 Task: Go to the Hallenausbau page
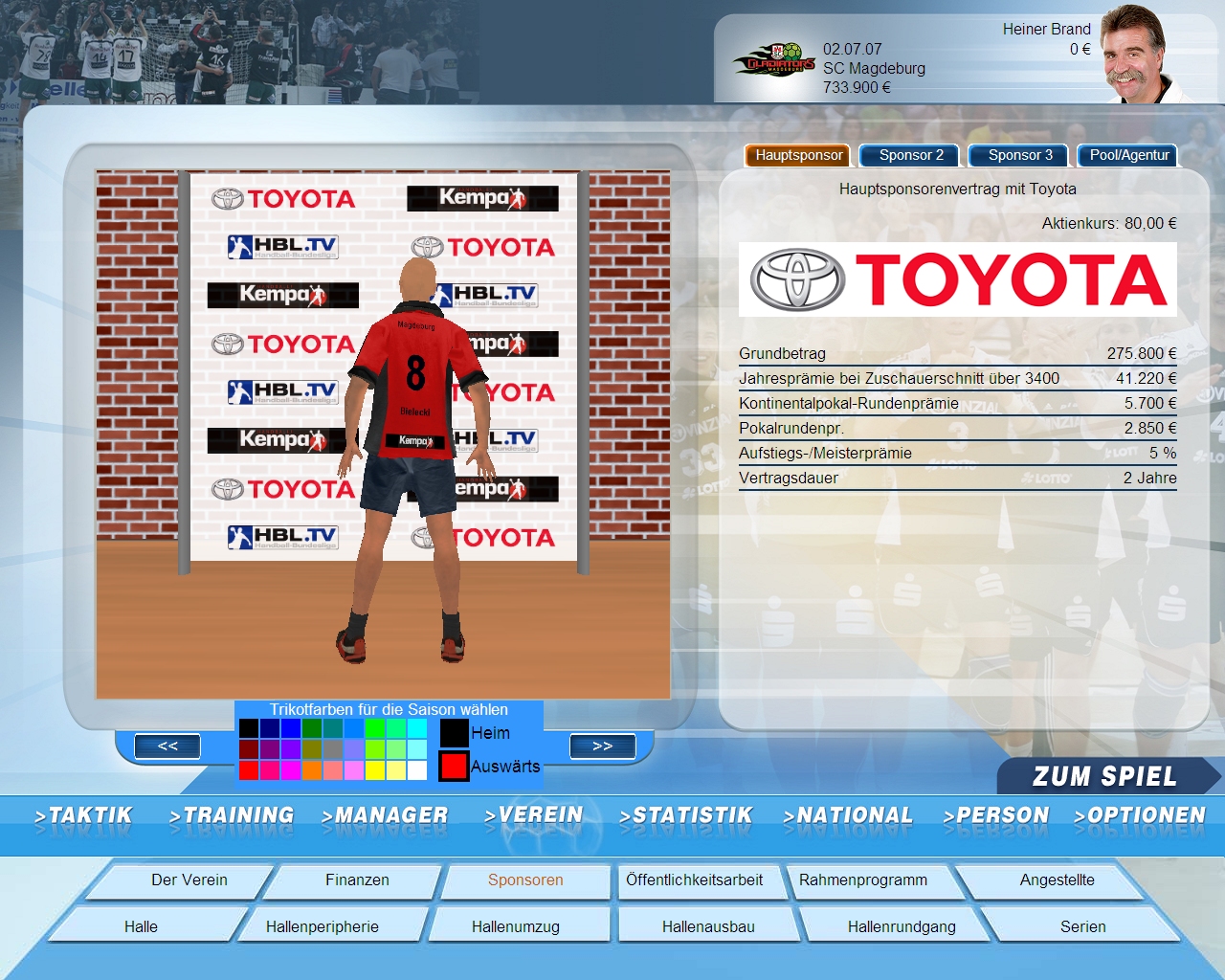pyautogui.click(x=708, y=926)
